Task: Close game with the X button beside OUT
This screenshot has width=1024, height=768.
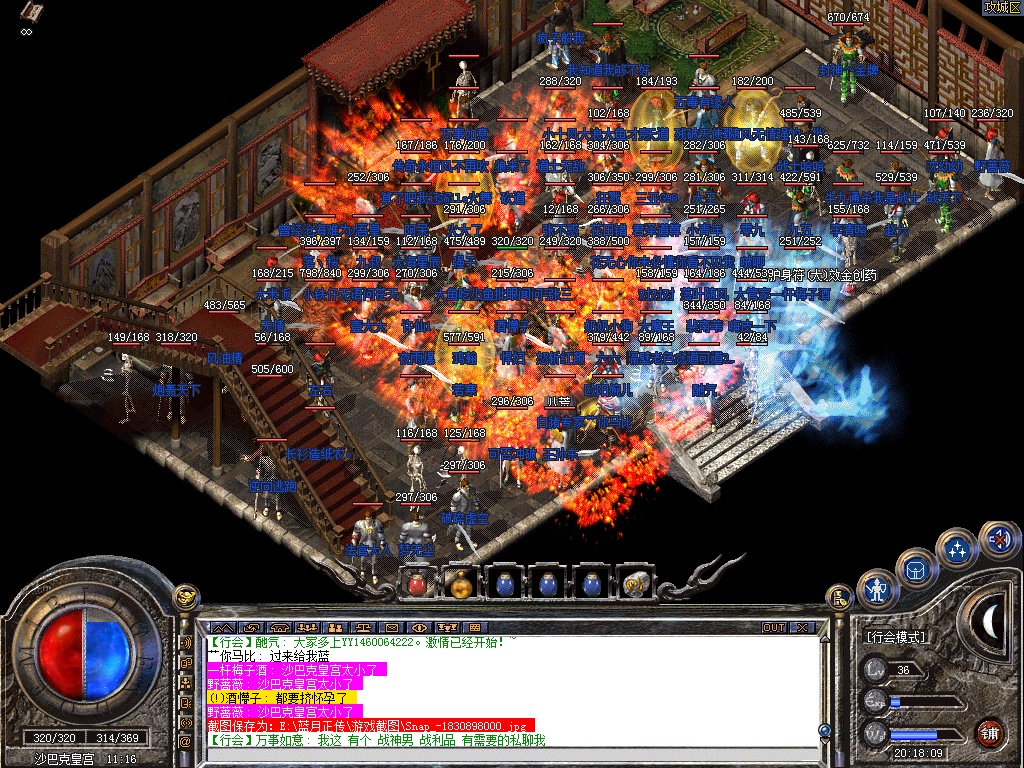Action: [x=801, y=627]
